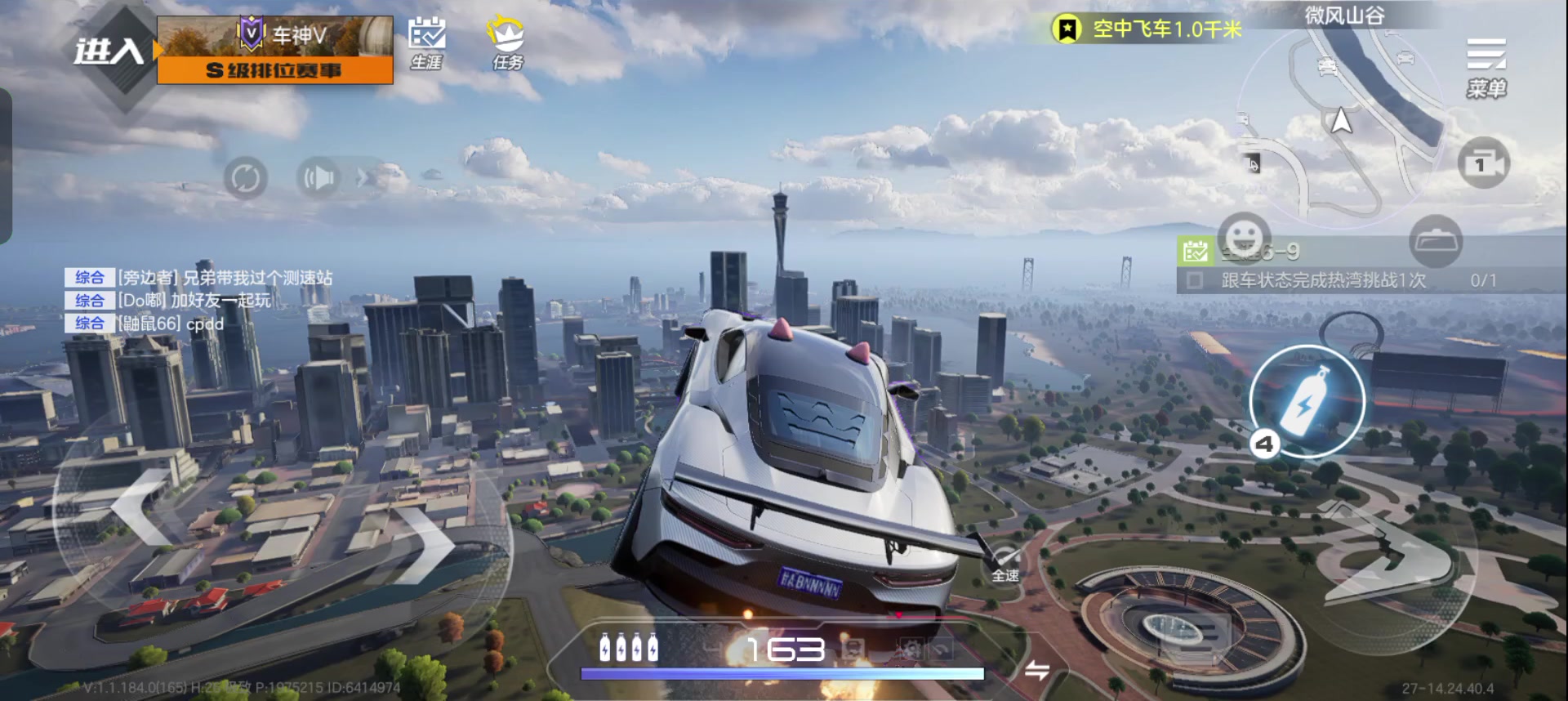This screenshot has height=701, width=1568.
Task: Tap the speaker horn icon
Action: (x=318, y=177)
